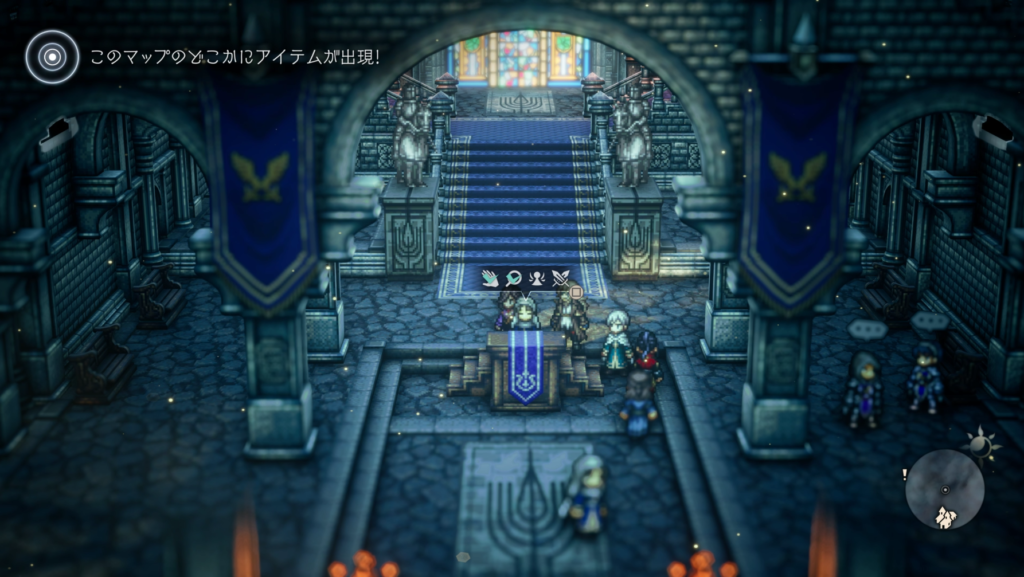Screen dimensions: 1024x577
Task: Activate the guide figure path action icon
Action: tap(536, 279)
